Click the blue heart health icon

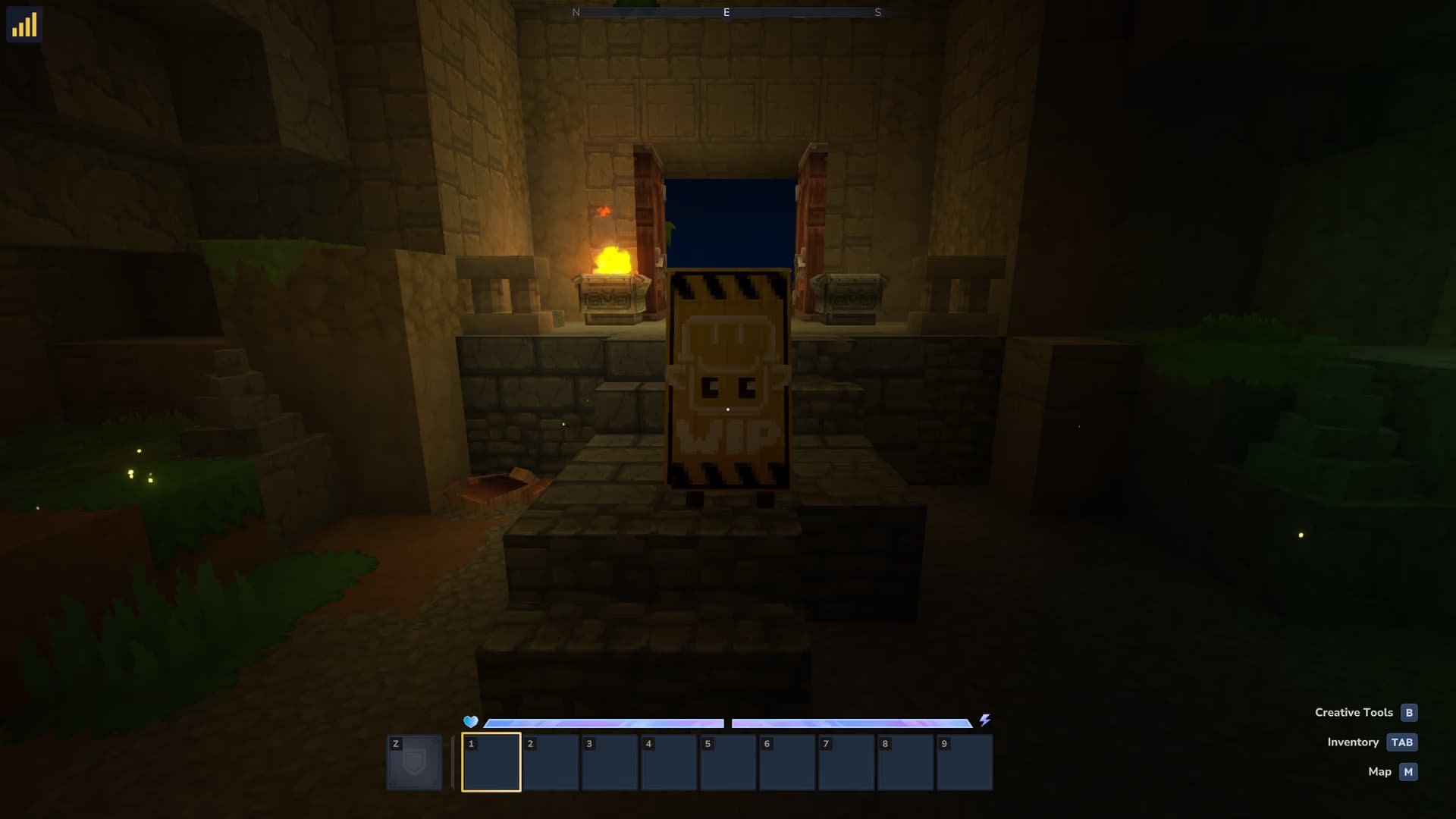[x=471, y=721]
